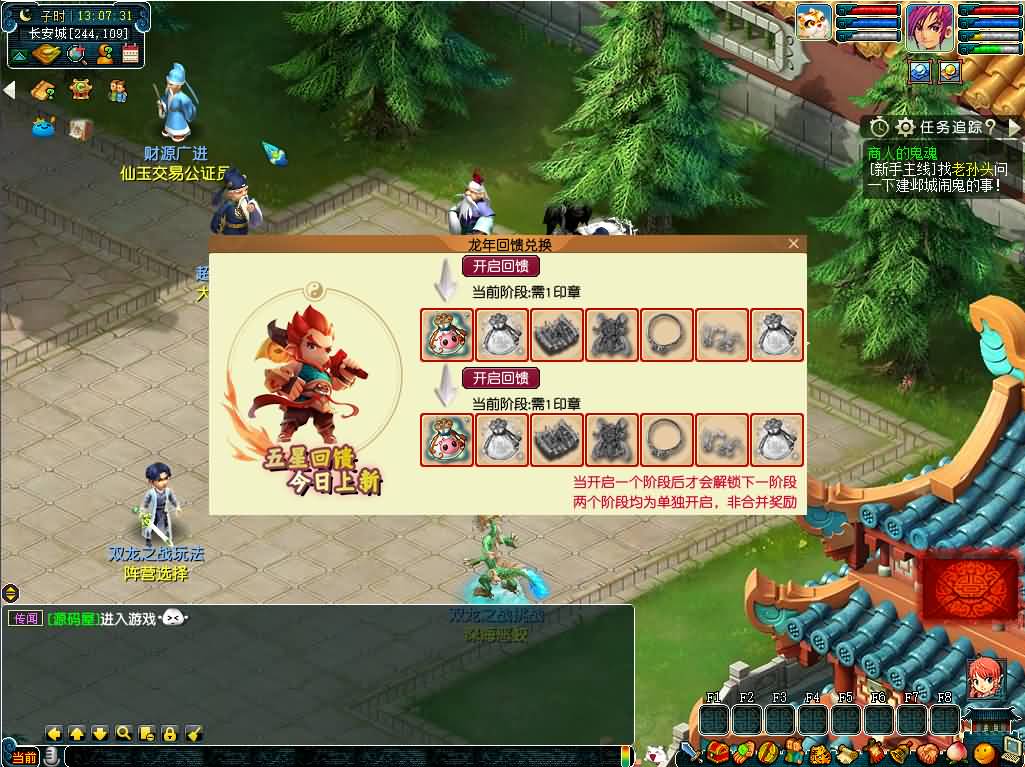
Task: Open chat search with the magnifier button
Action: [x=123, y=733]
